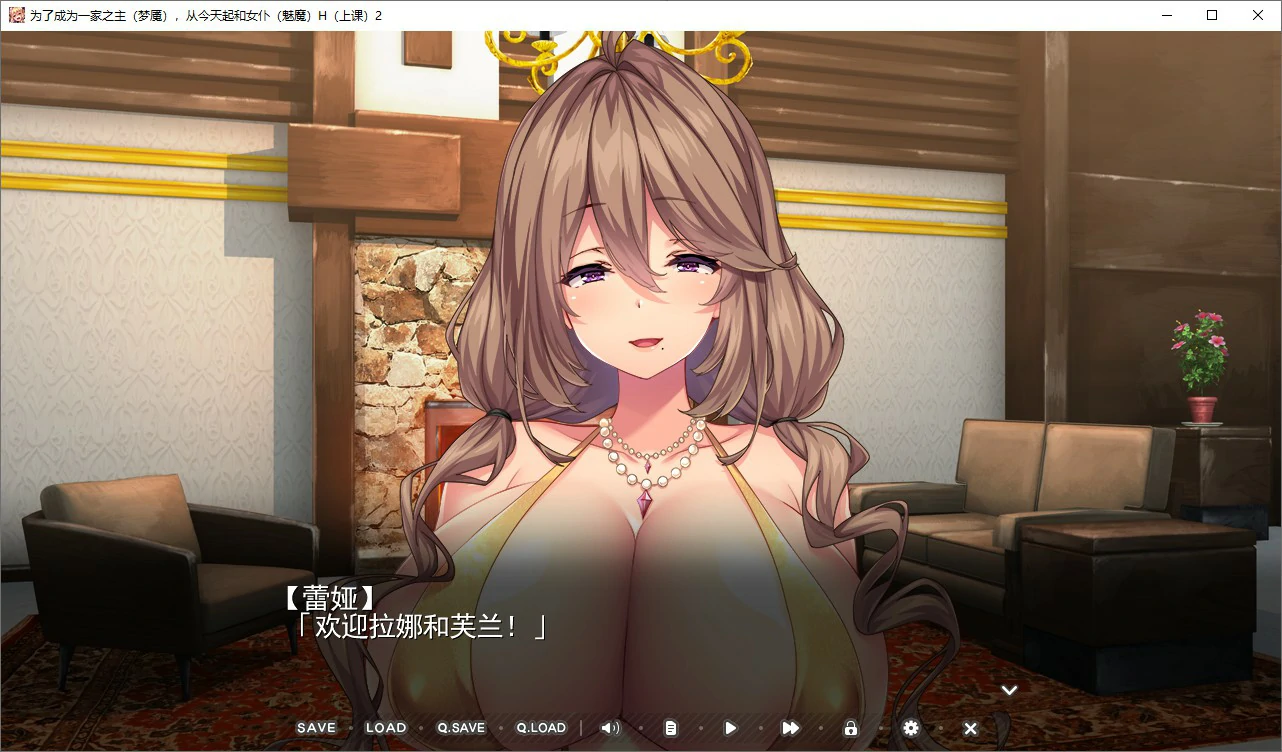Viewport: 1282px width, 752px height.
Task: Close the quick menu with the X icon
Action: coord(969,728)
